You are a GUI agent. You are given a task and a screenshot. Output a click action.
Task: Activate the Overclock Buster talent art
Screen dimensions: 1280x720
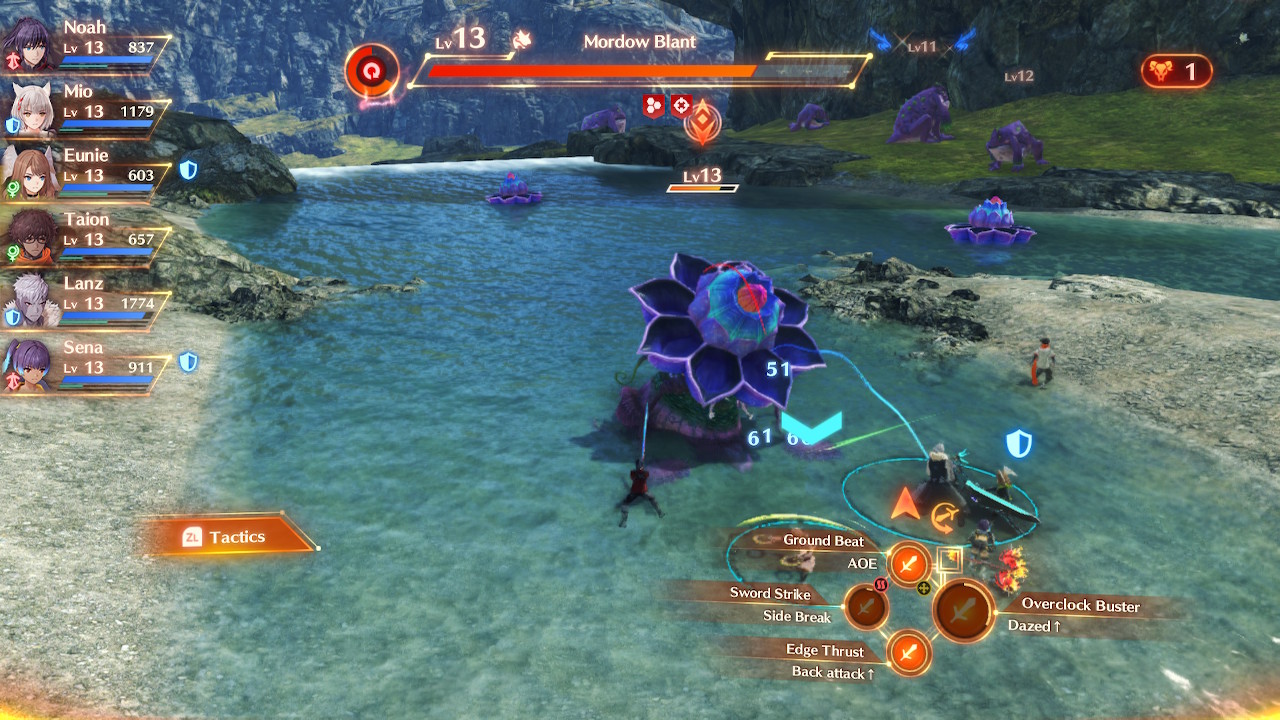963,610
